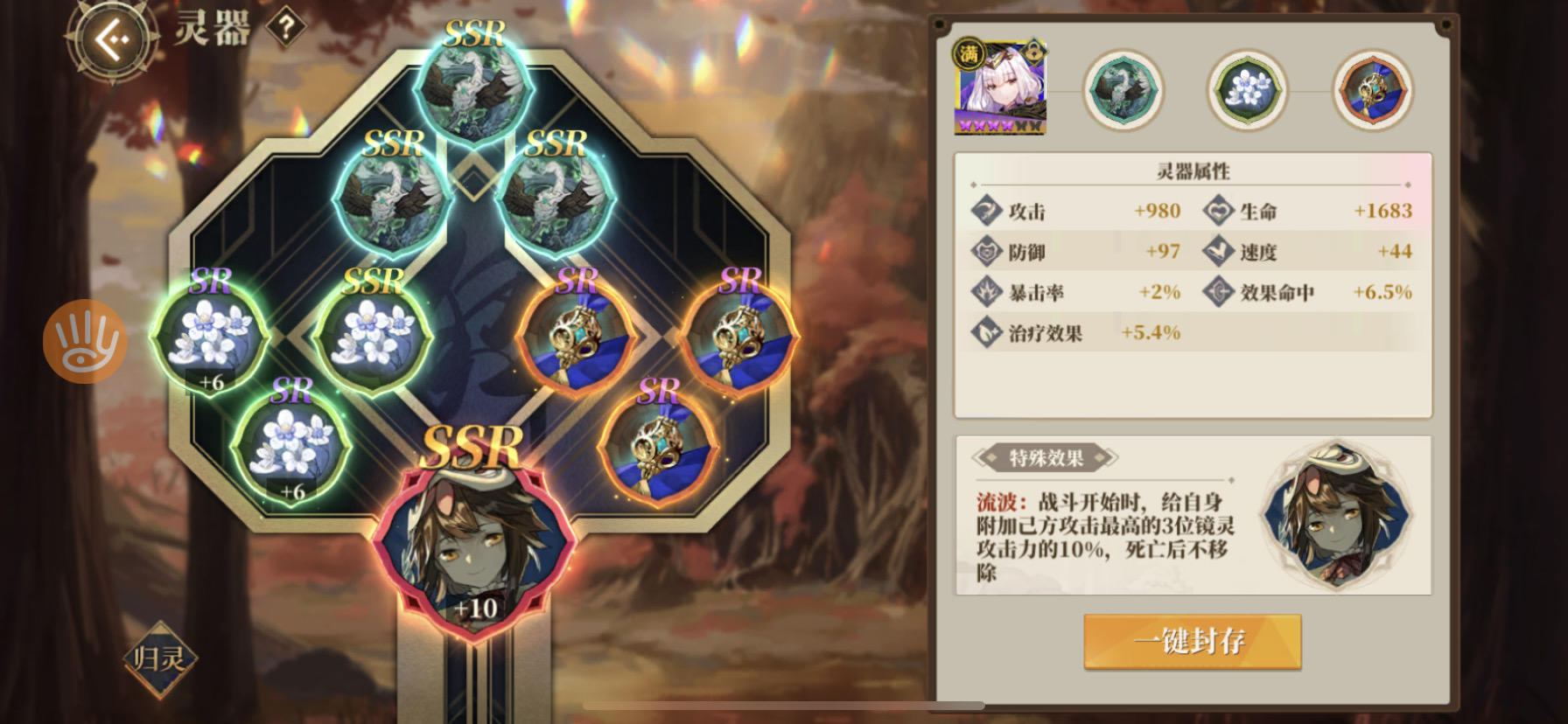1568x724 pixels.
Task: Select the left SR flower node with +6
Action: click(x=210, y=337)
